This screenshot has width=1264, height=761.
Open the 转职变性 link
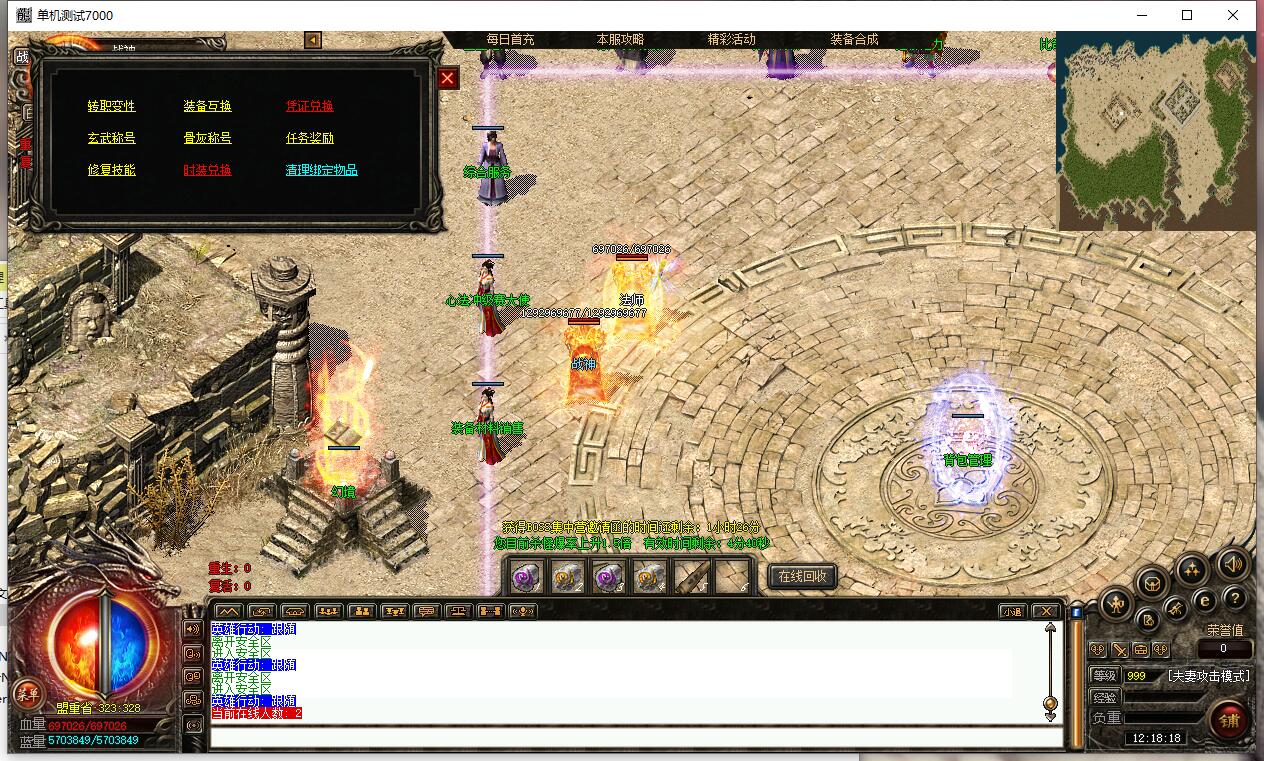111,106
